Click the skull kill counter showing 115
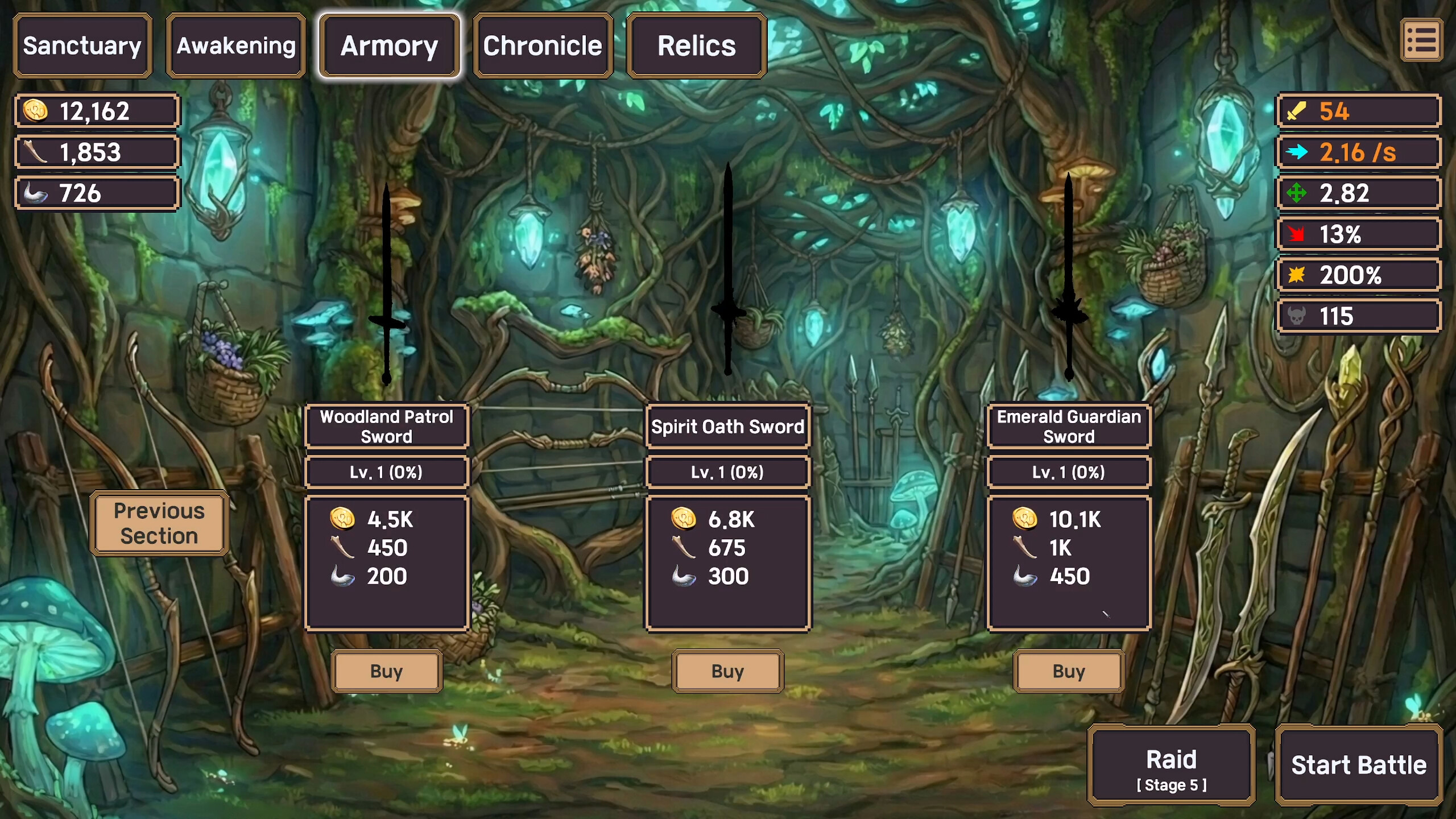Viewport: 1456px width, 819px height. (x=1358, y=315)
